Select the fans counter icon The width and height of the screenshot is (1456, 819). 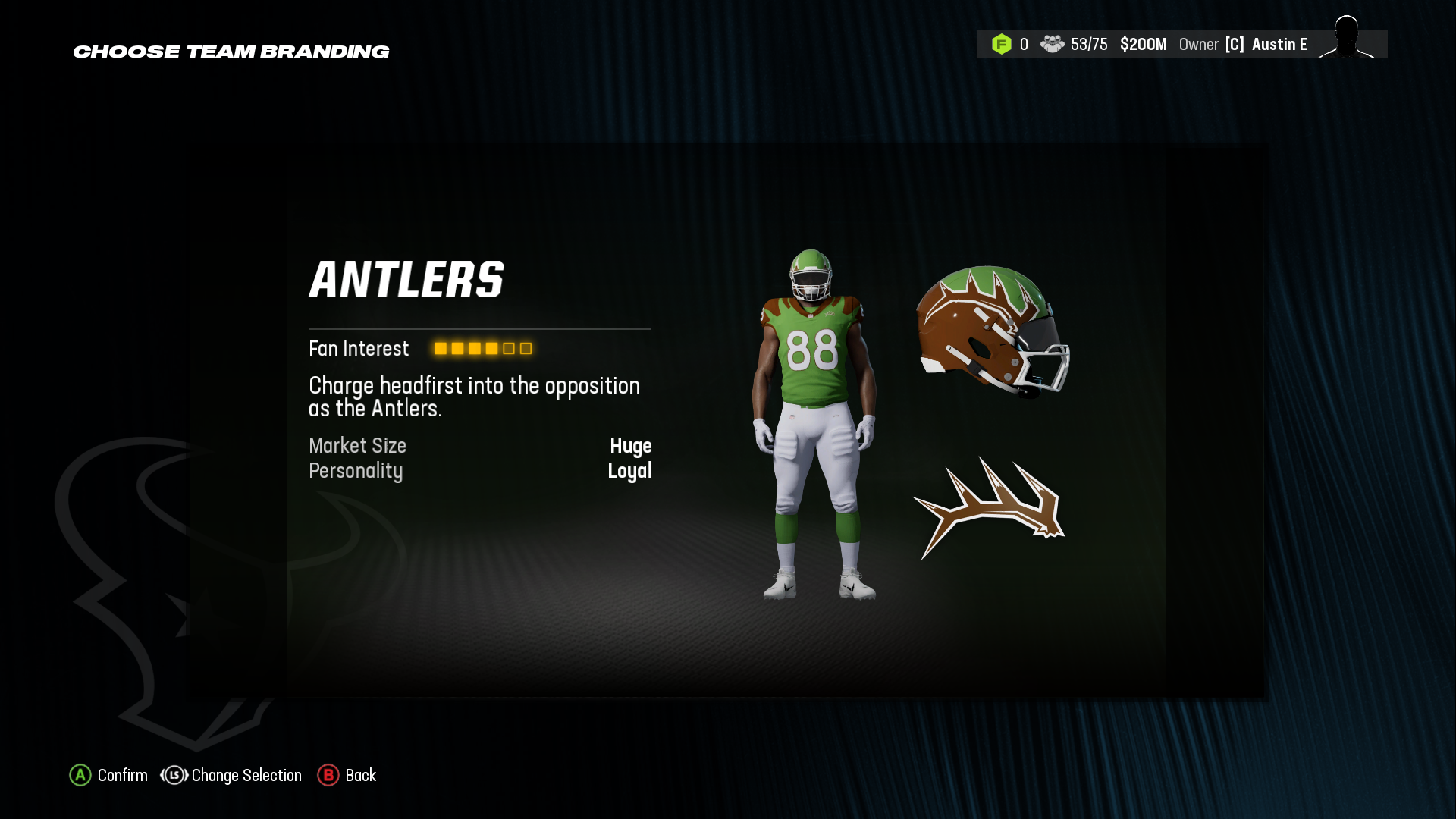[x=1052, y=44]
